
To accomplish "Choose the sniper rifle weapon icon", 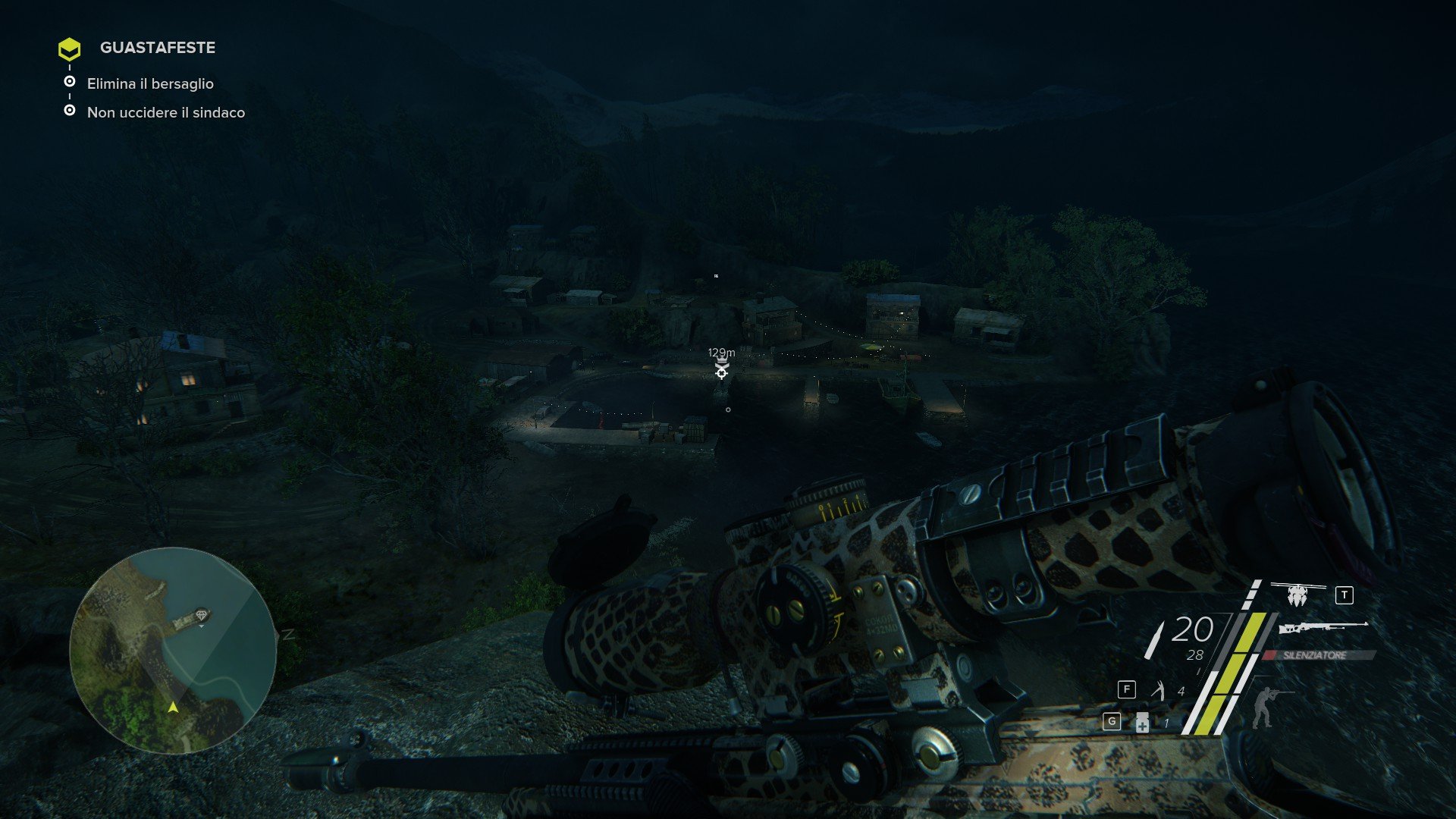I will click(1323, 627).
